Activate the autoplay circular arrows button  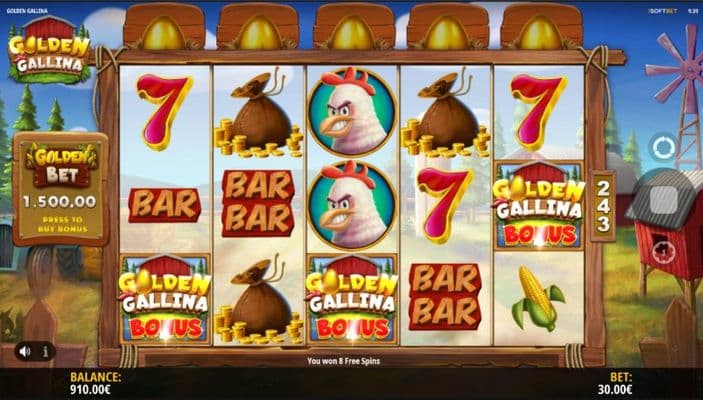point(662,148)
